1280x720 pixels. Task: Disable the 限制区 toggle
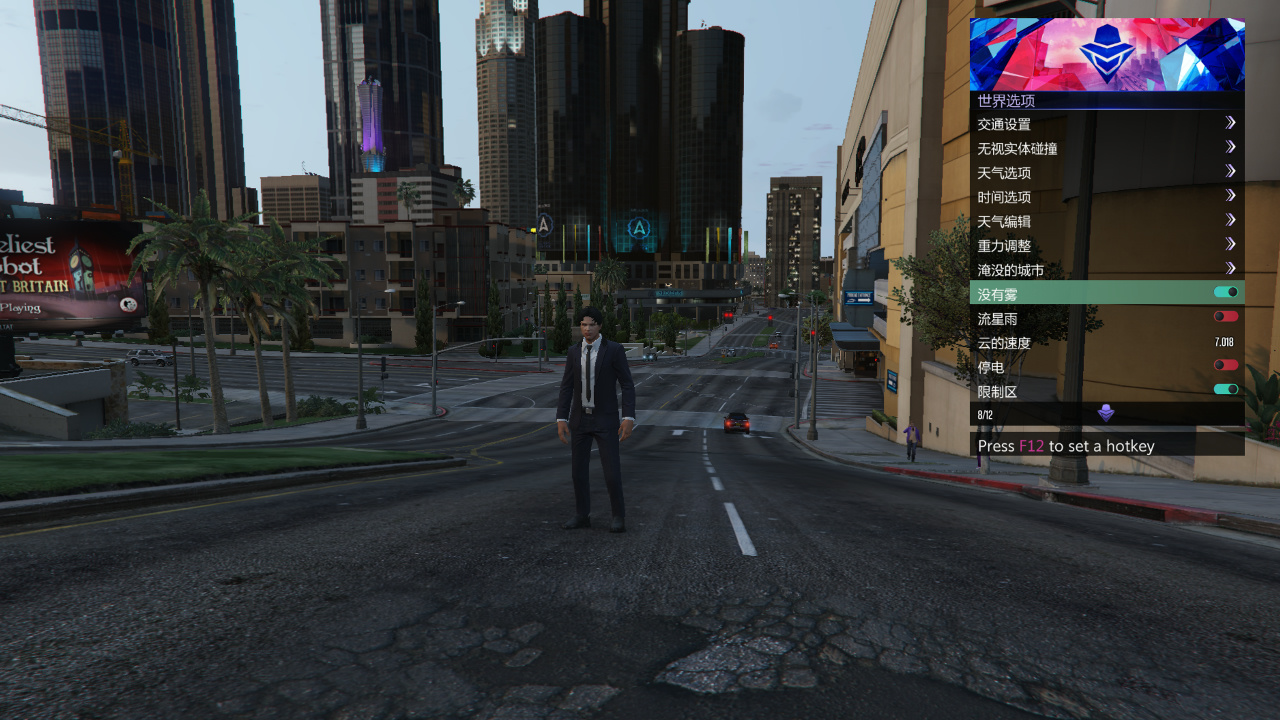click(1225, 390)
